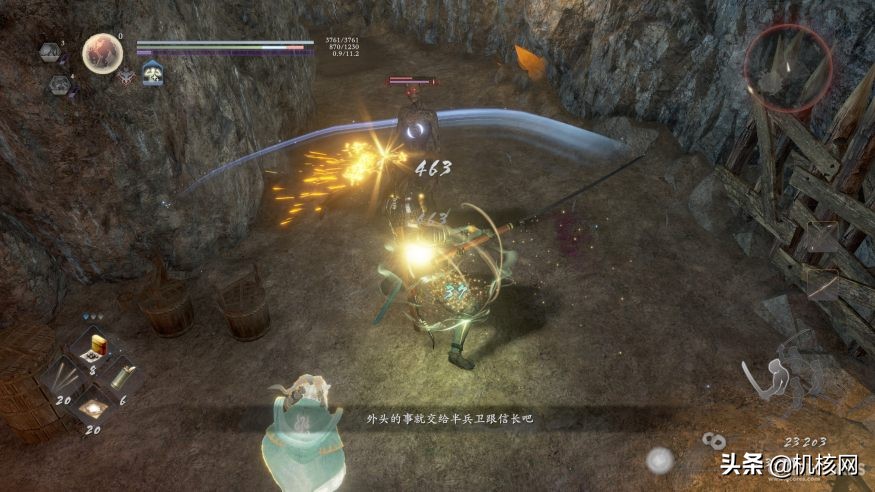The height and width of the screenshot is (492, 875).
Task: Open the circular enemy radar minimap
Action: 788,66
